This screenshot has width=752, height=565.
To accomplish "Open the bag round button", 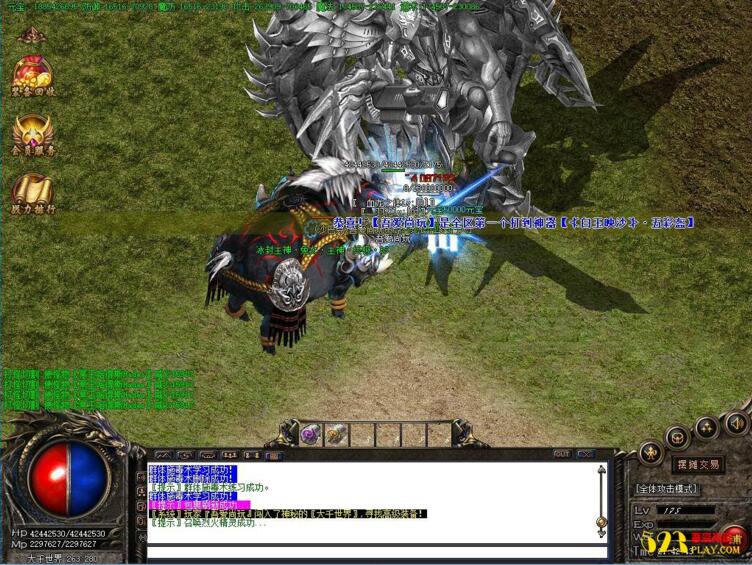I will pos(678,437).
